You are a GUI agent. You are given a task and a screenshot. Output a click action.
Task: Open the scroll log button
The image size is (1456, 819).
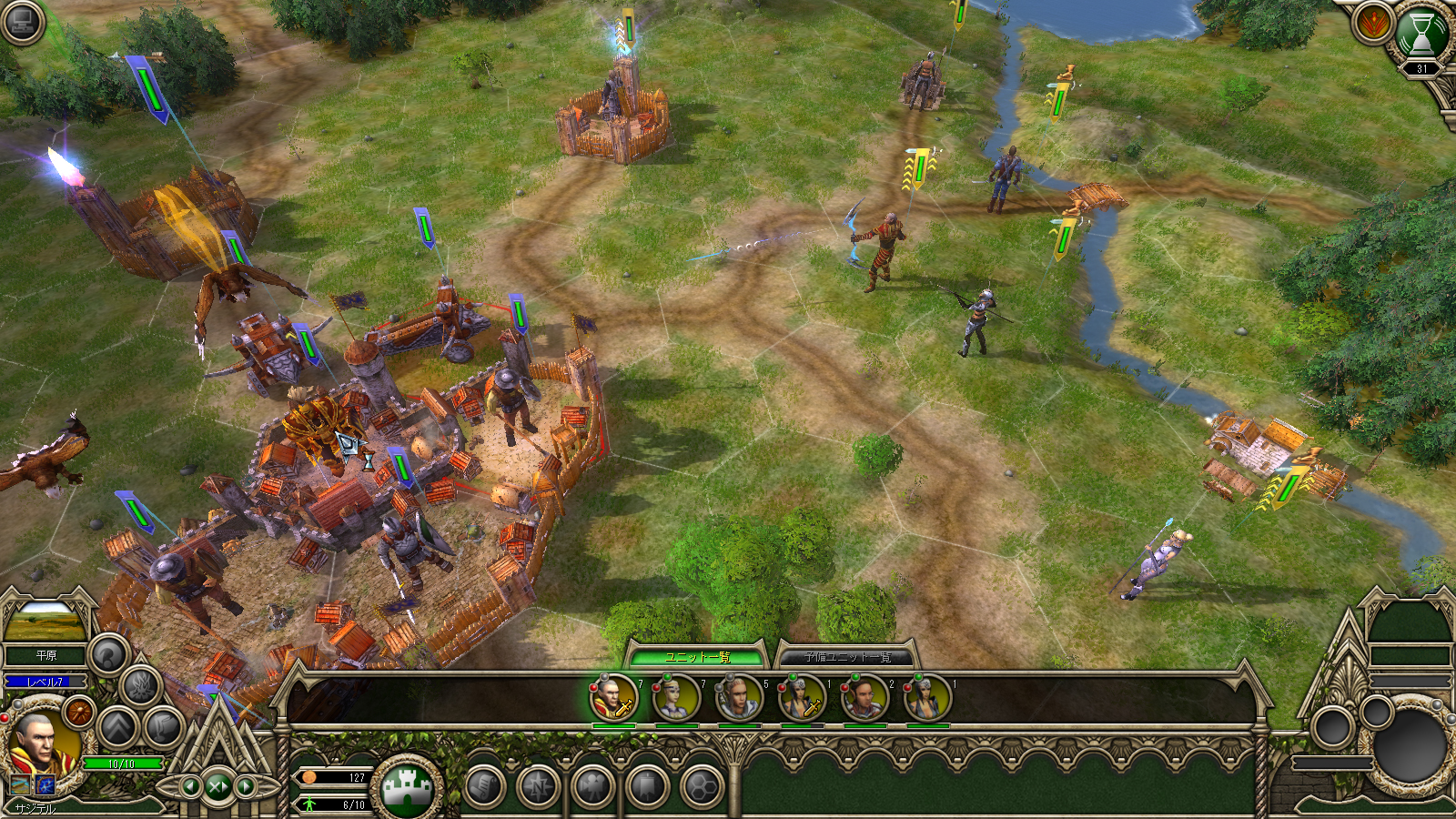point(484,786)
